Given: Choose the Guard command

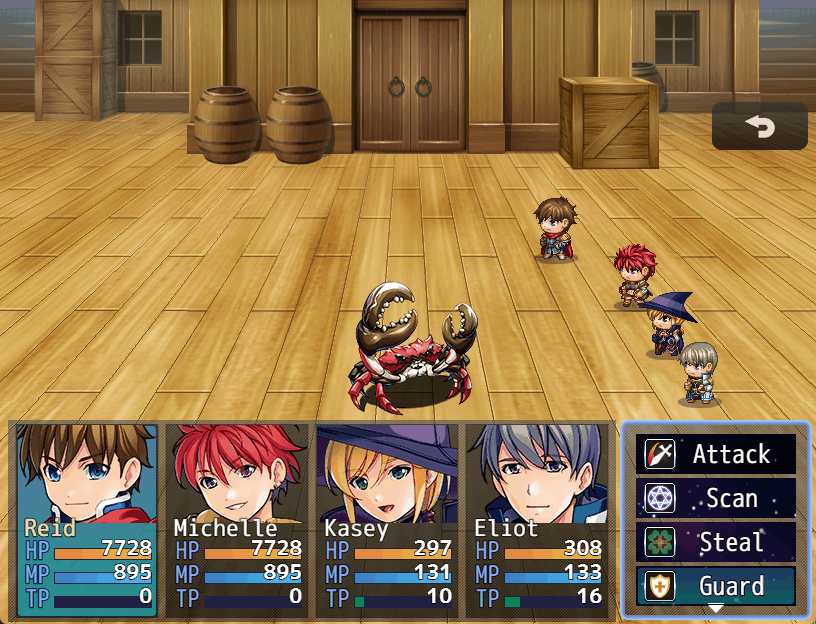Looking at the screenshot, I should 716,586.
